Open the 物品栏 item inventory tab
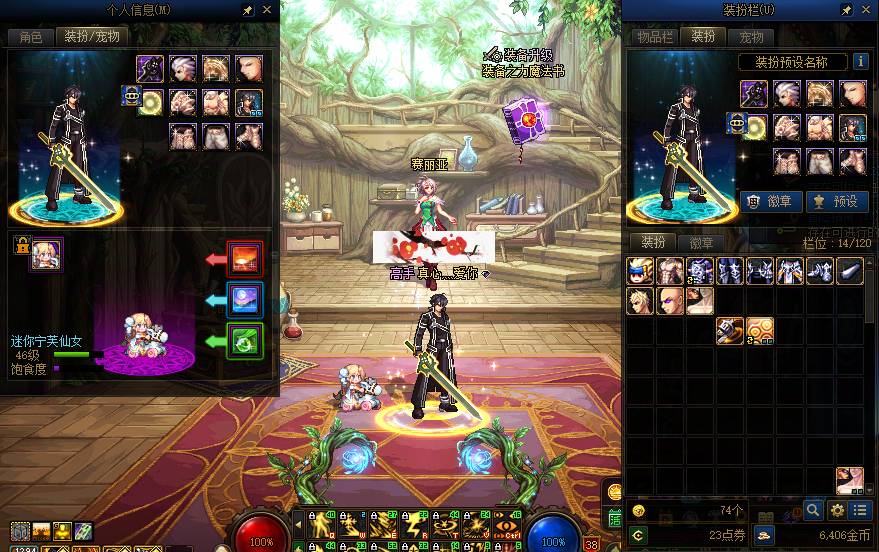Viewport: 879px width, 552px height. 653,37
